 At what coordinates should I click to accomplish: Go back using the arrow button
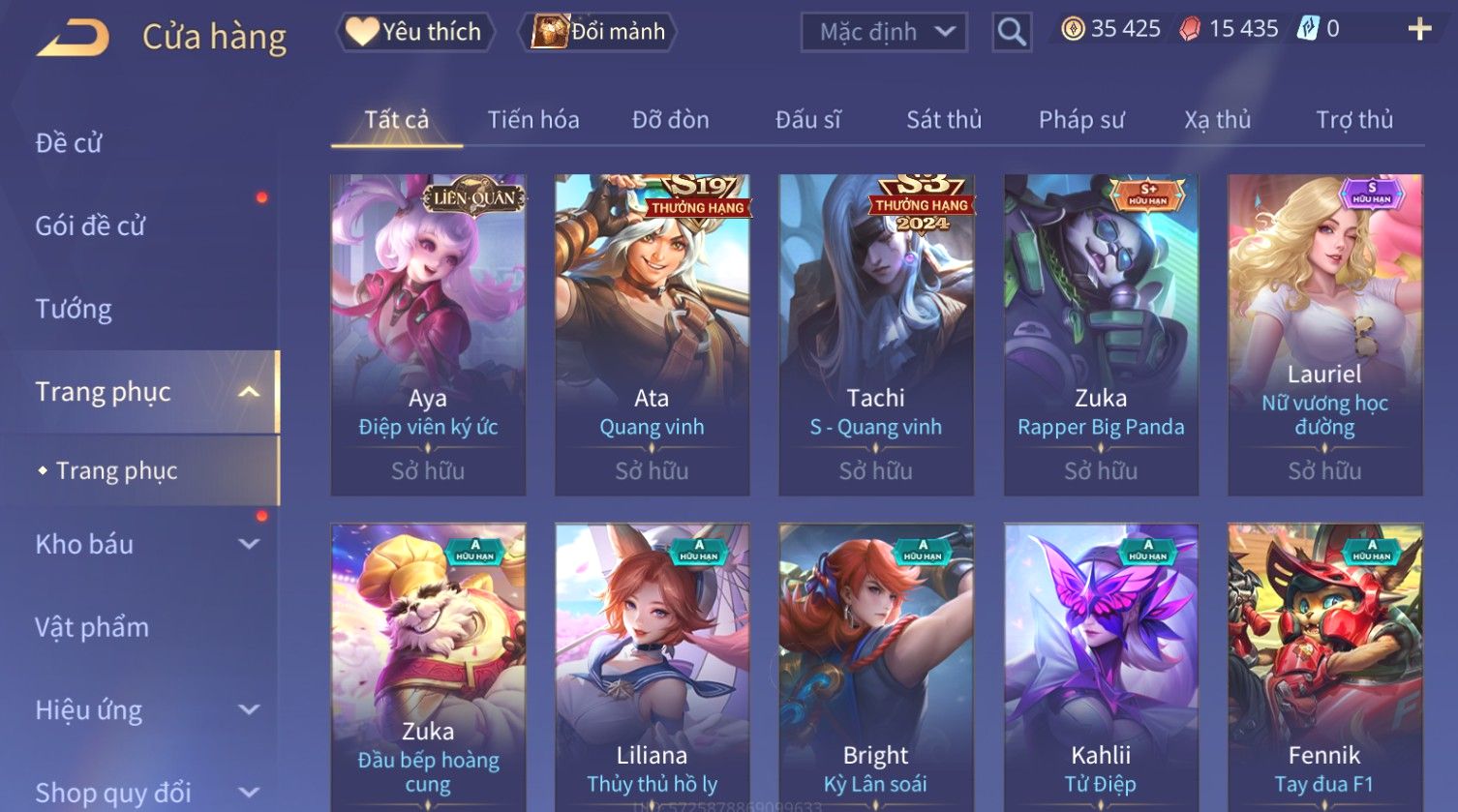click(x=74, y=38)
